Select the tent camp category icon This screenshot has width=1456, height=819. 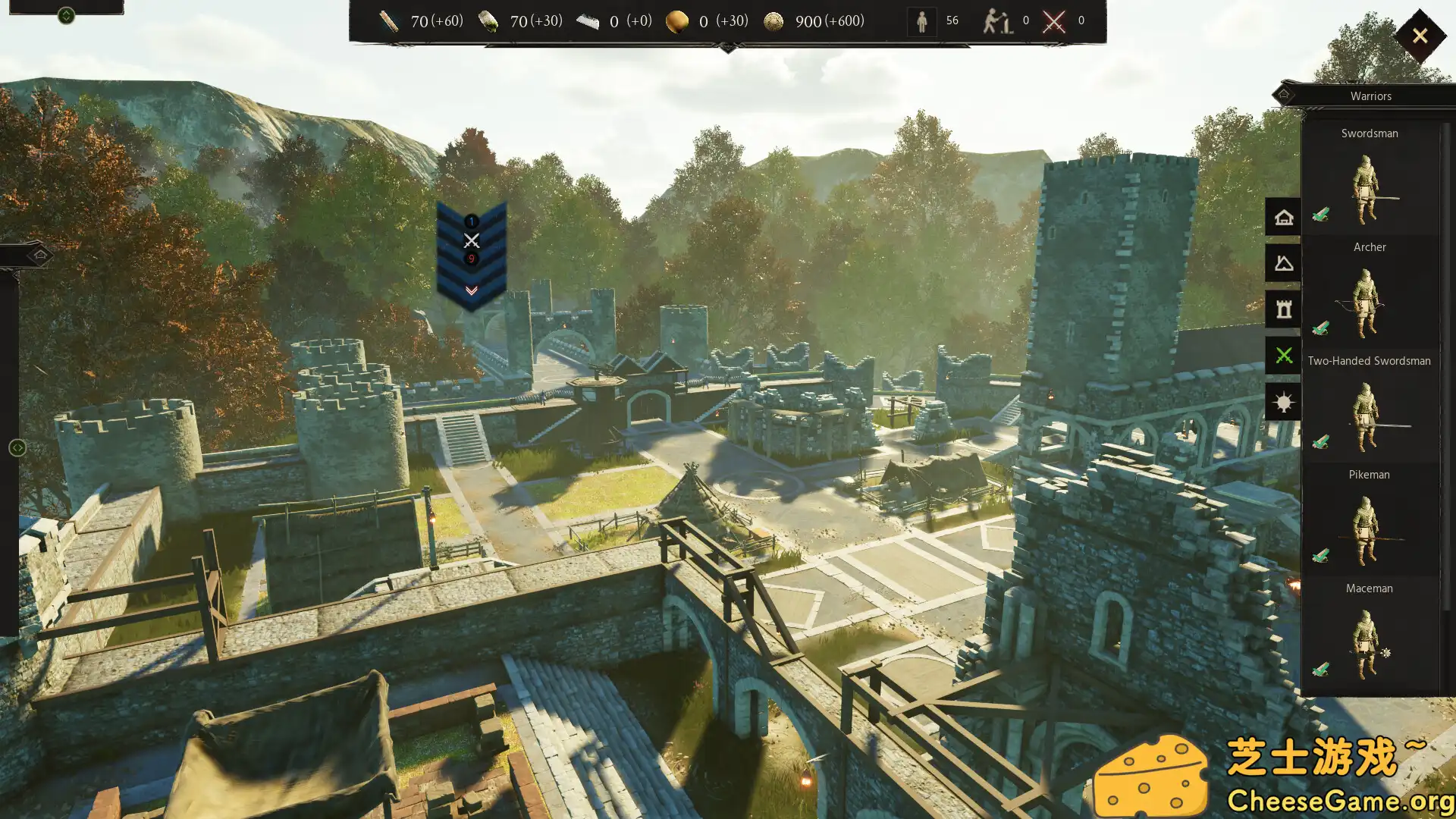(1283, 262)
